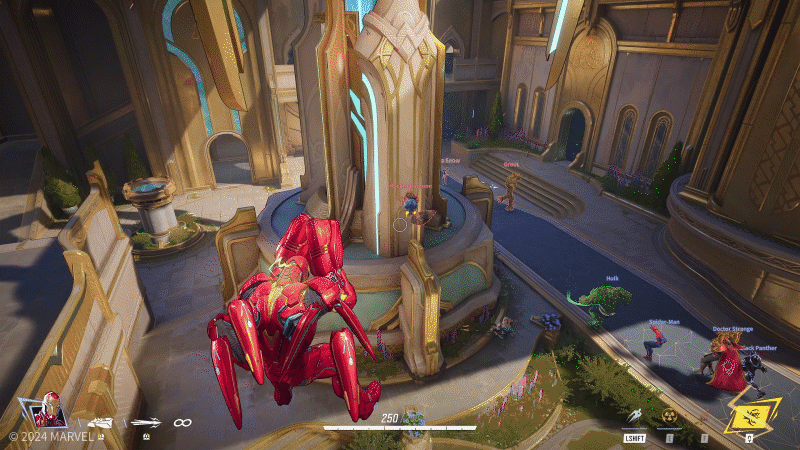Select the repulsor blast weapon icon
800x450 pixels.
(99, 423)
